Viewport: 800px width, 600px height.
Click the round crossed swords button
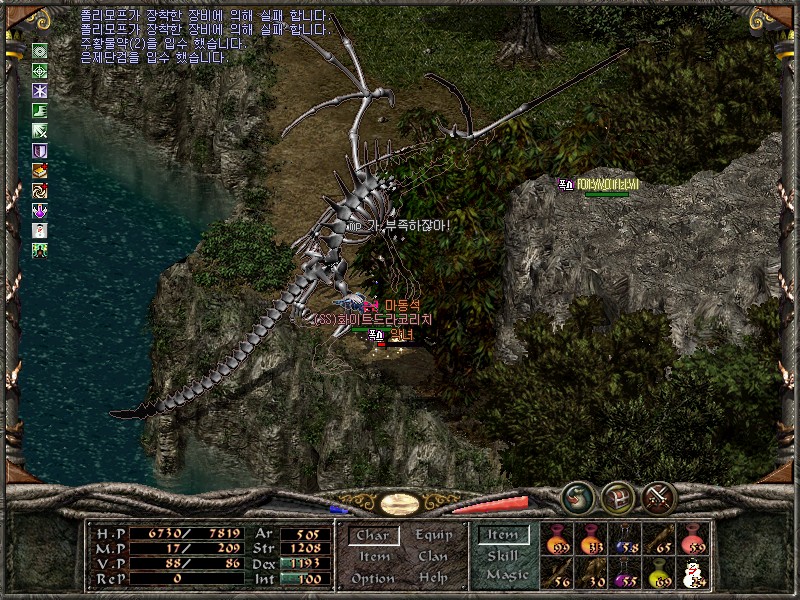659,497
